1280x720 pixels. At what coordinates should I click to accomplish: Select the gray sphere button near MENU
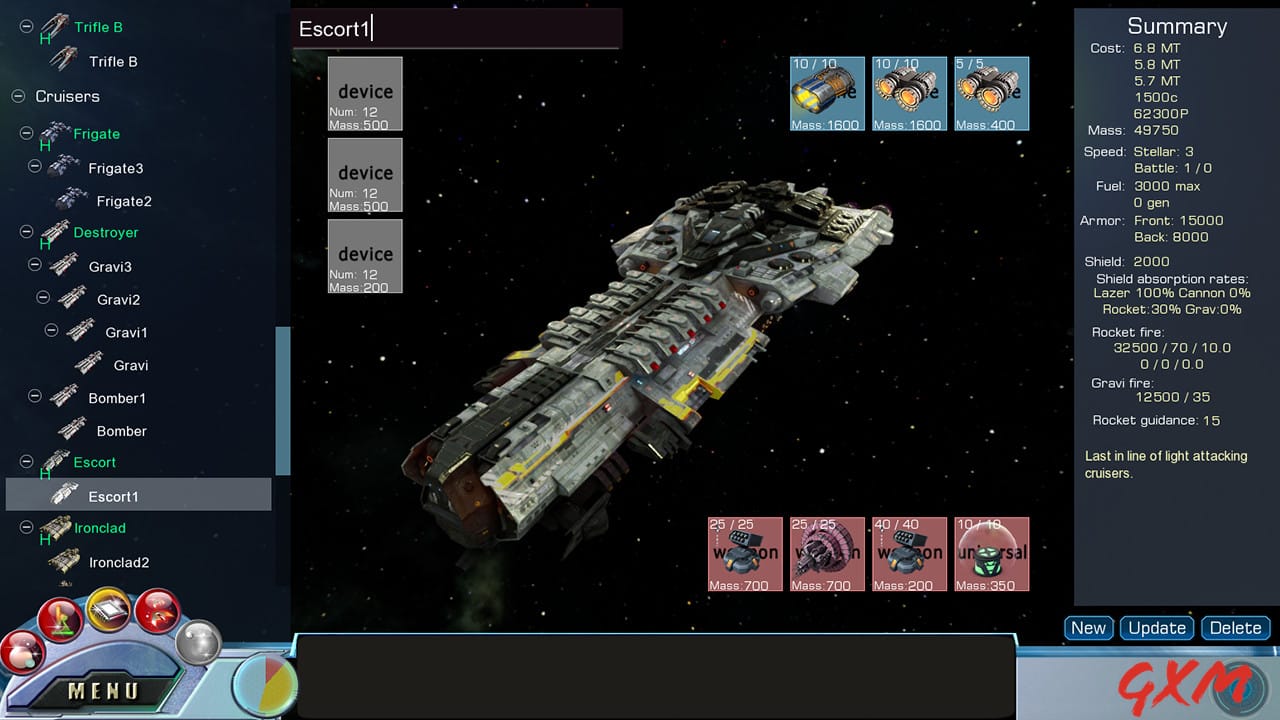[197, 645]
